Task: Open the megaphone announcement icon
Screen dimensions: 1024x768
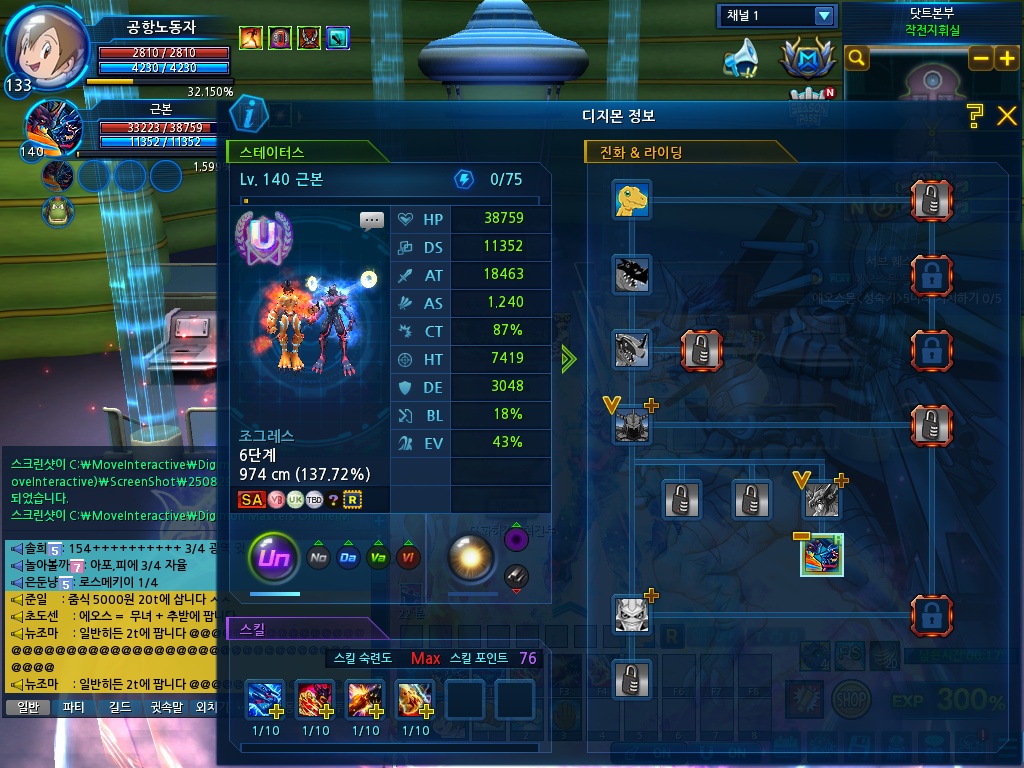Action: coord(740,58)
